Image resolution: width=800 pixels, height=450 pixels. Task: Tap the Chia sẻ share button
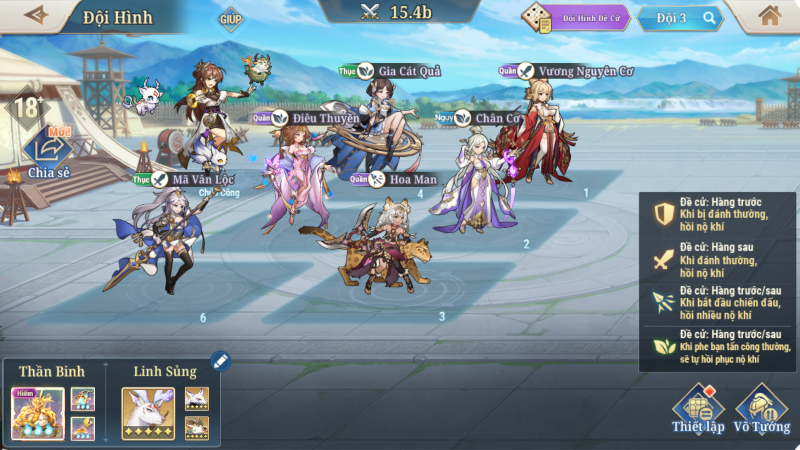click(48, 152)
